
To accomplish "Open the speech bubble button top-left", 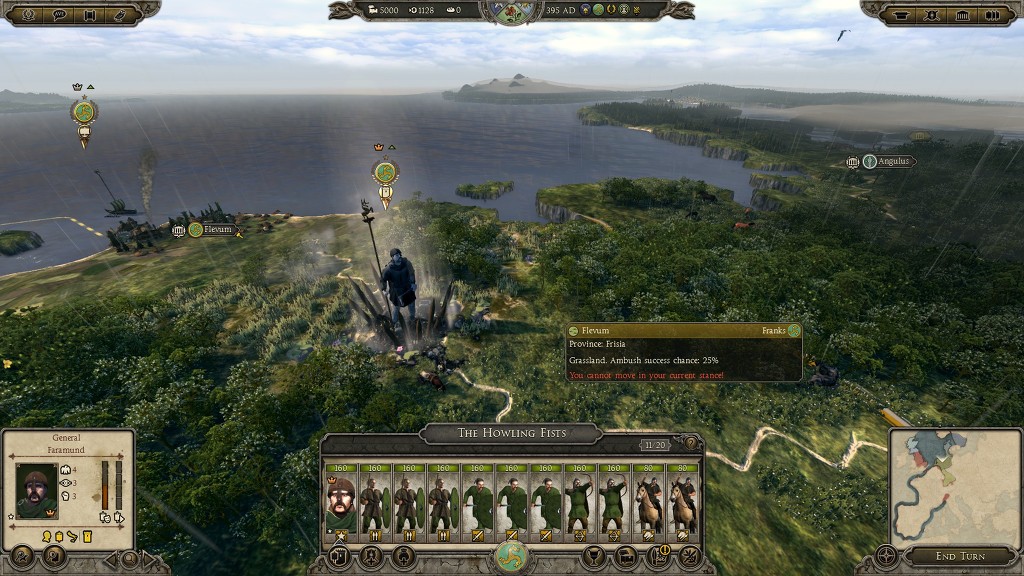I will [x=57, y=14].
